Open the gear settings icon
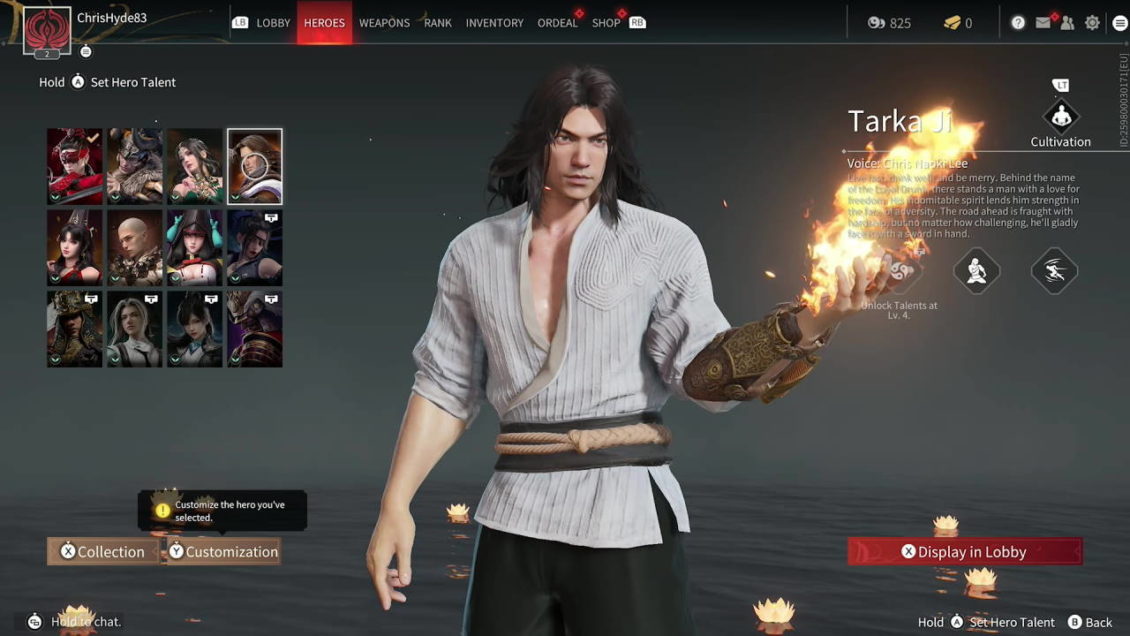Screen dimensions: 1130x636 tap(1092, 23)
